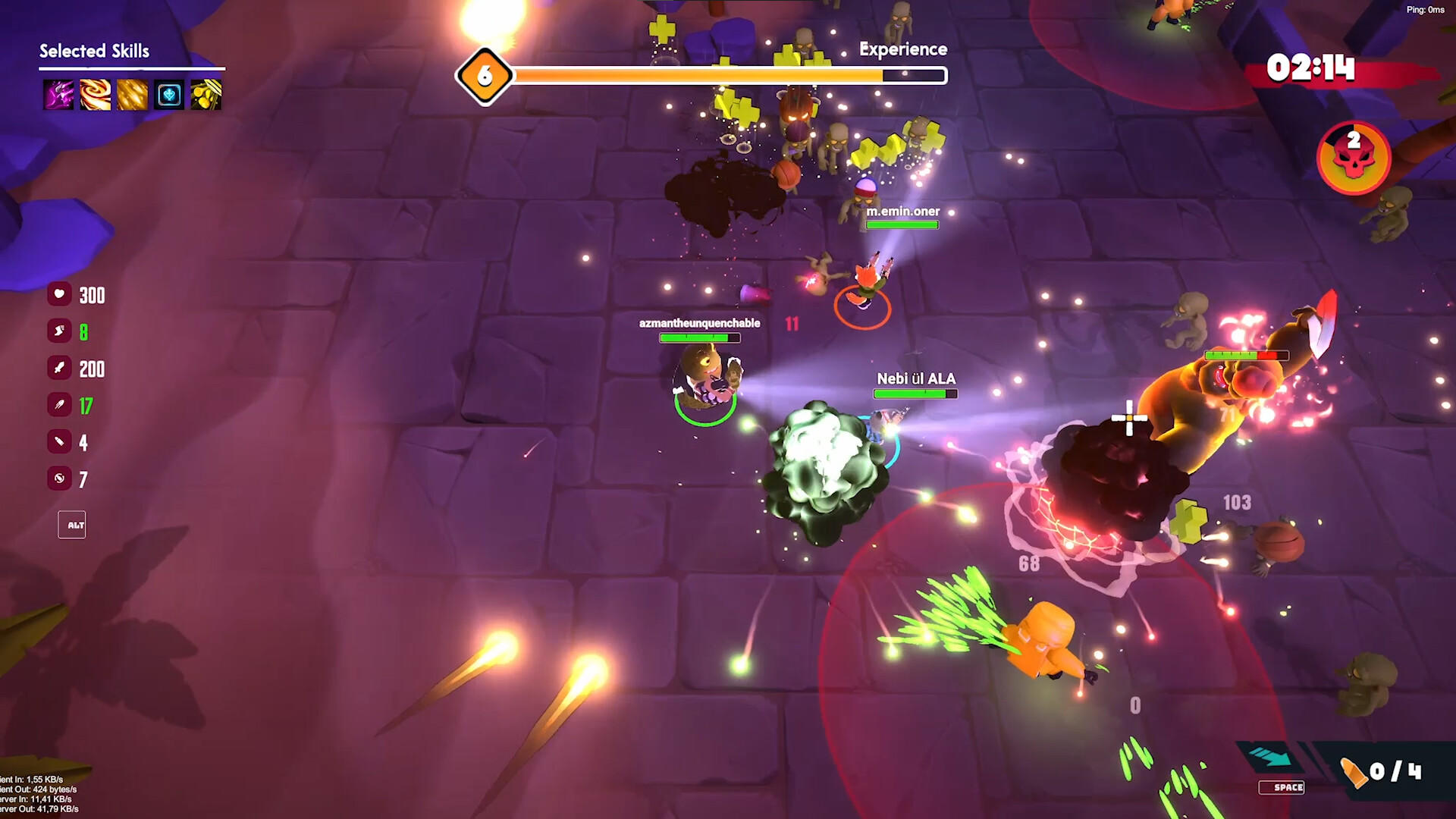Select the purple slash skill icon
This screenshot has height=819, width=1456.
coord(58,96)
